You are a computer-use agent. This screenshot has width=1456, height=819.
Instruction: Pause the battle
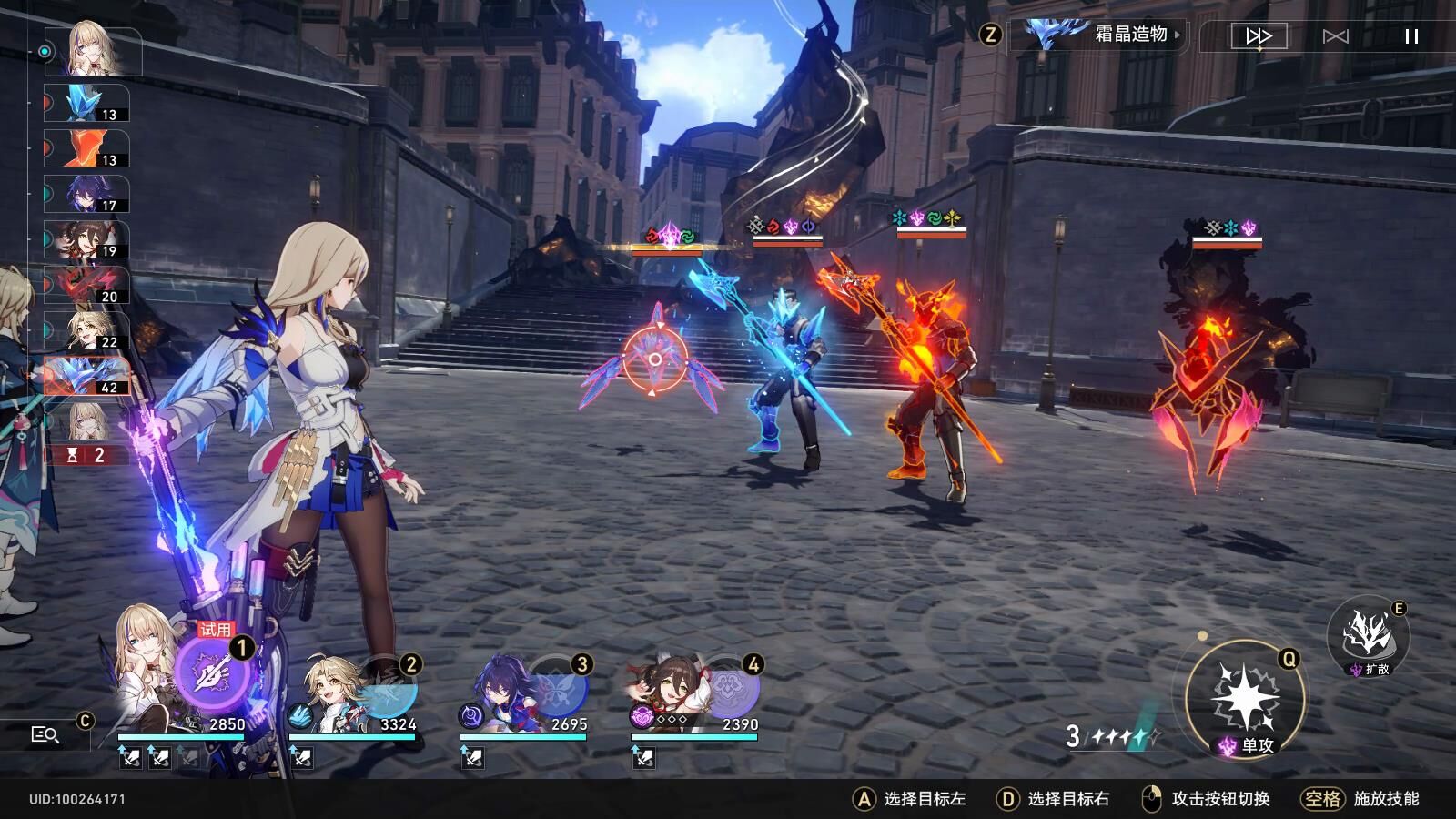(1411, 36)
